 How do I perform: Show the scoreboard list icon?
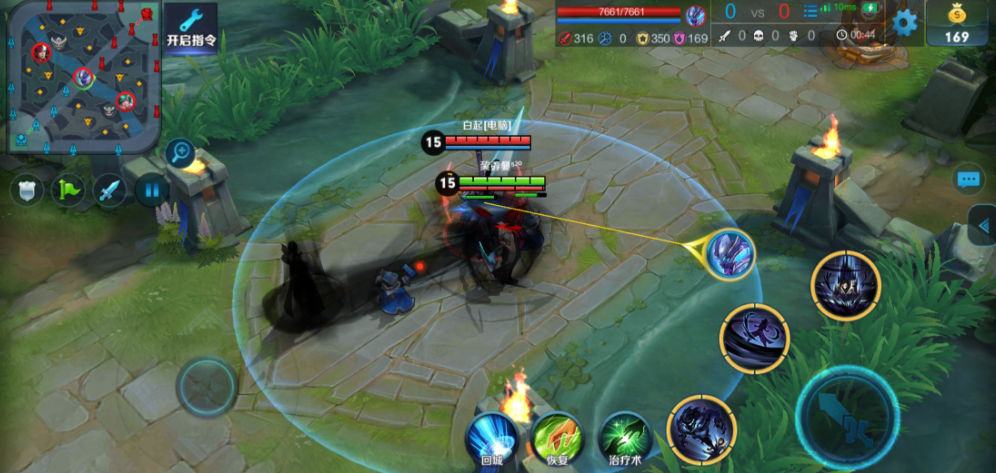(x=808, y=12)
